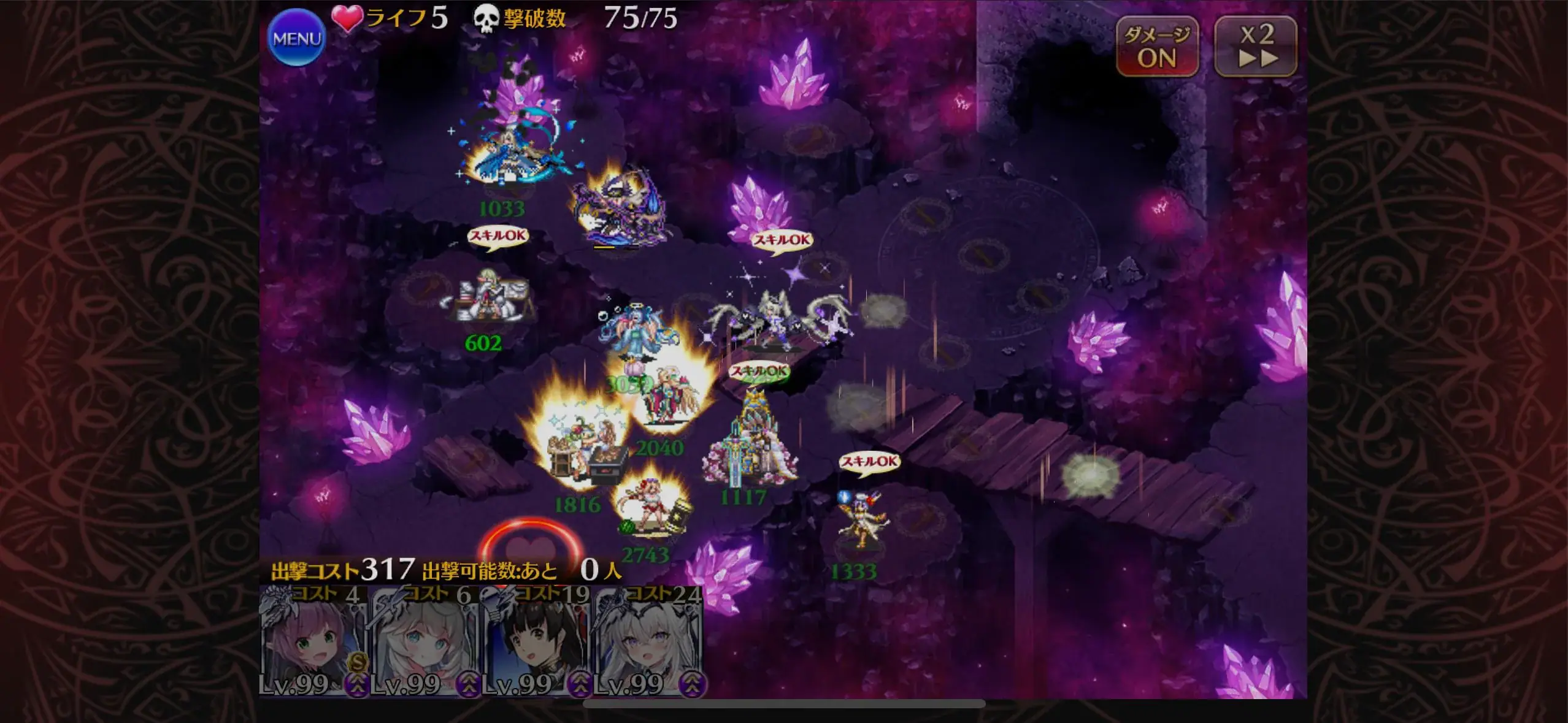
Task: Activate the スキルOK bubble beside the purple crystal
Action: click(x=782, y=241)
